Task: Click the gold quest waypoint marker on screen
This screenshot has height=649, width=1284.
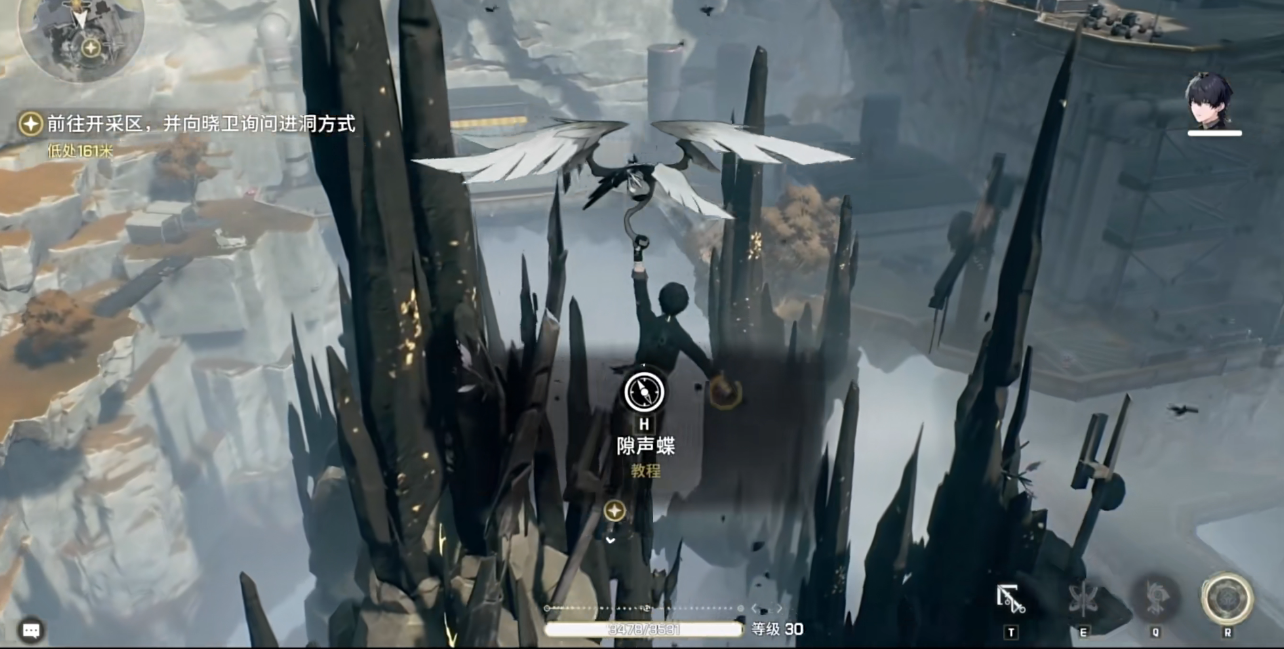Action: tap(614, 511)
